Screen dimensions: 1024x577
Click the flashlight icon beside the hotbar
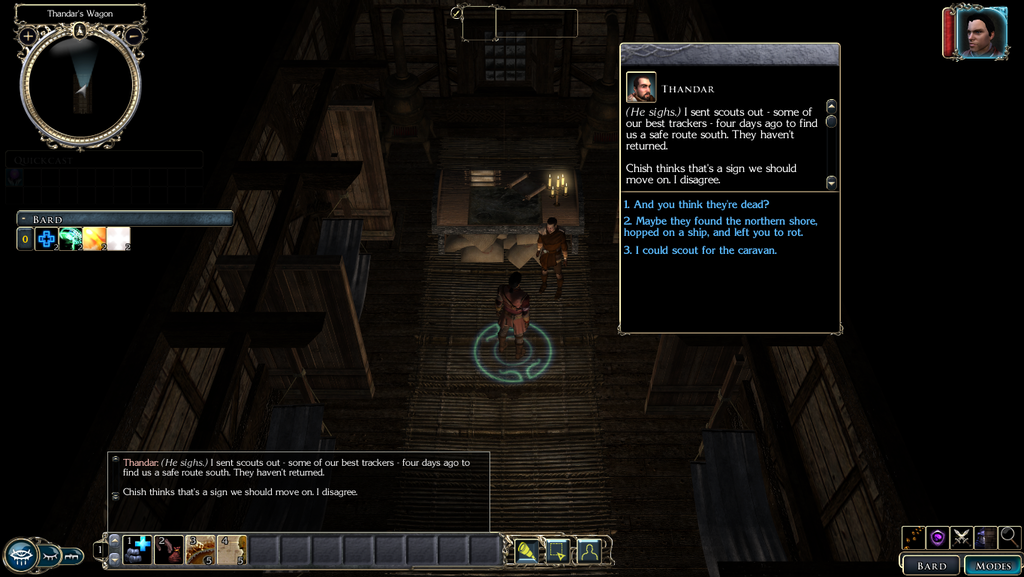click(x=528, y=549)
